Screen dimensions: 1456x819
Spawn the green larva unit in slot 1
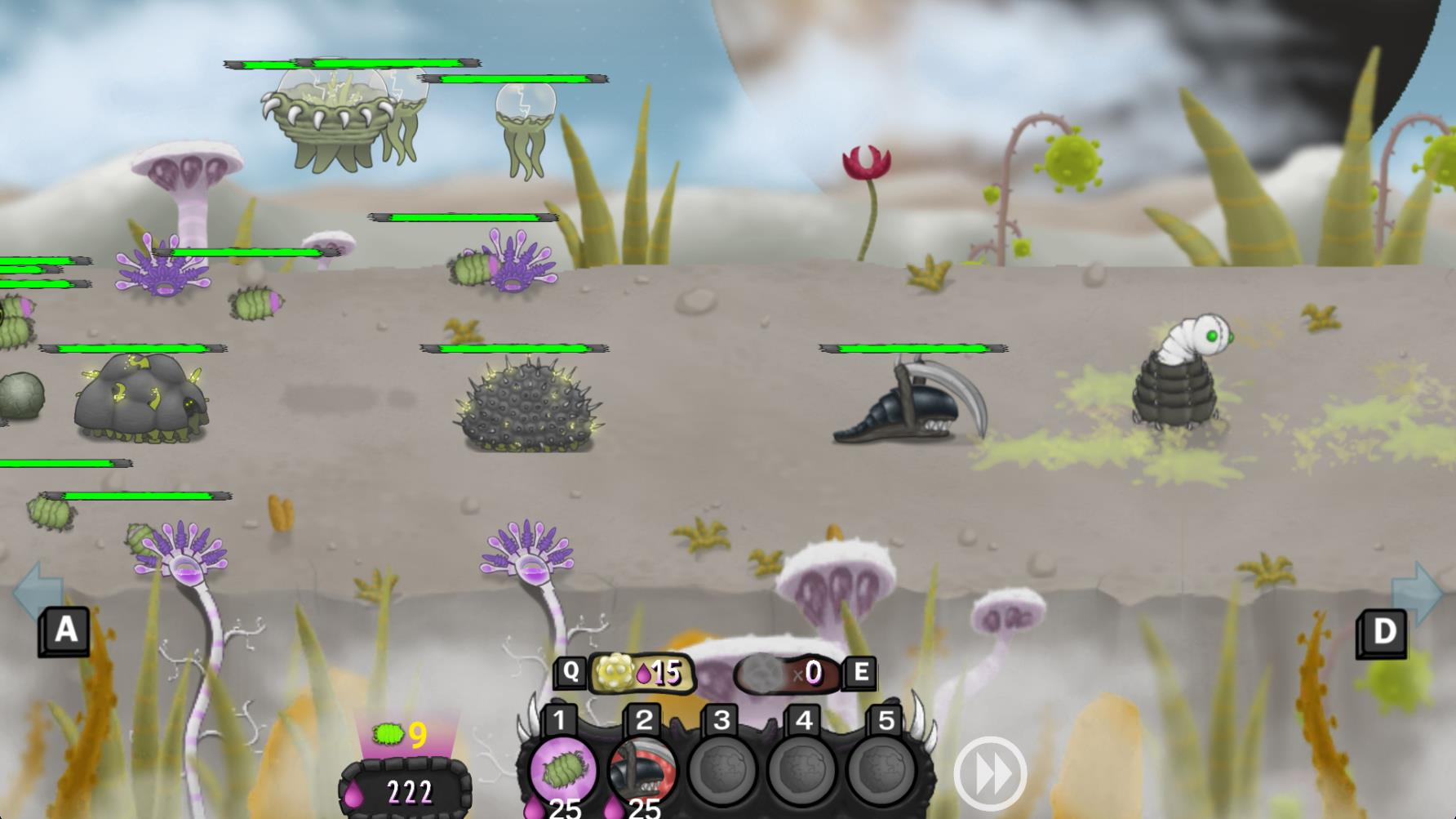tap(561, 769)
